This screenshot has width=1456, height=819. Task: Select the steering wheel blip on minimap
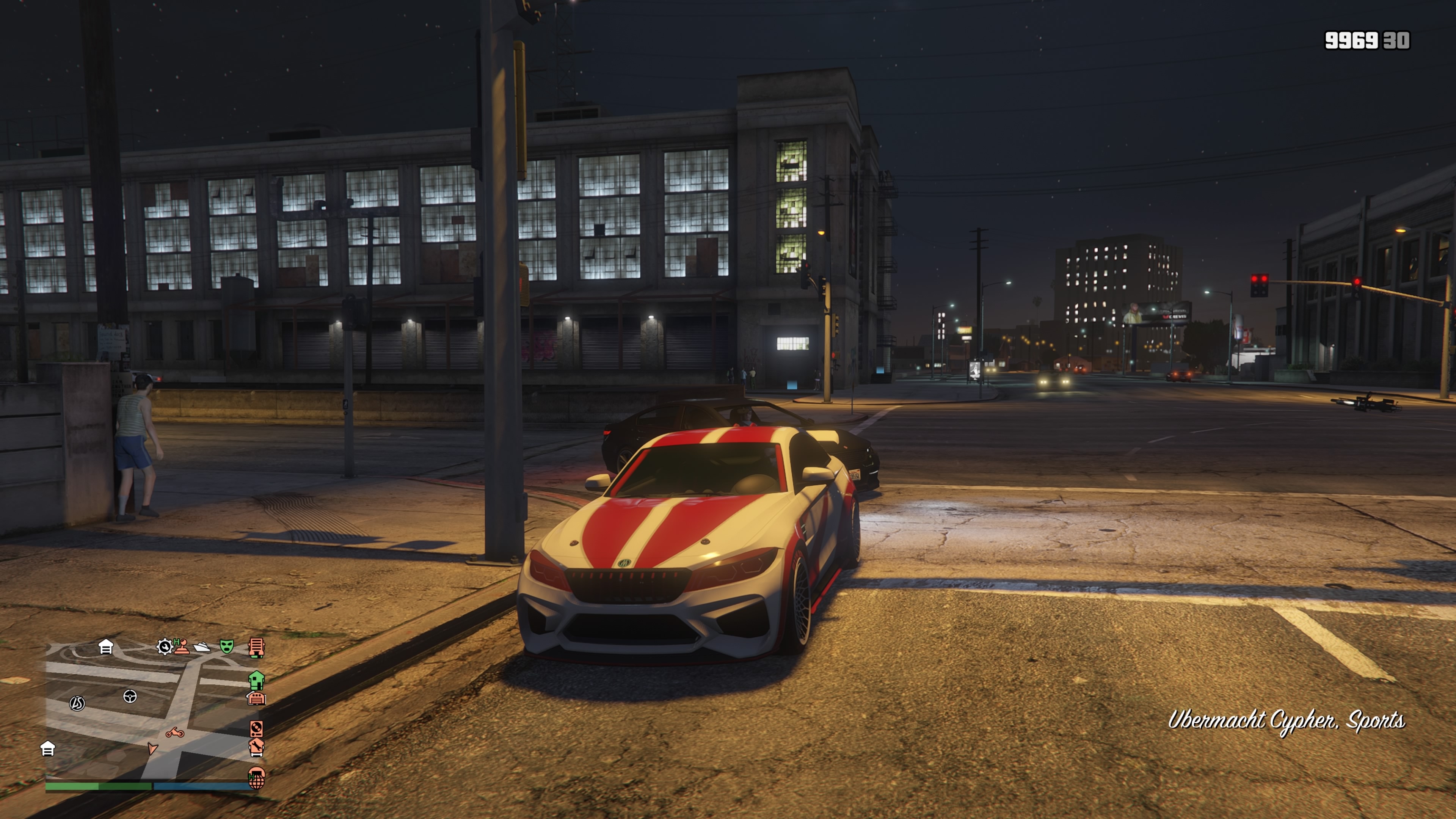click(x=130, y=697)
